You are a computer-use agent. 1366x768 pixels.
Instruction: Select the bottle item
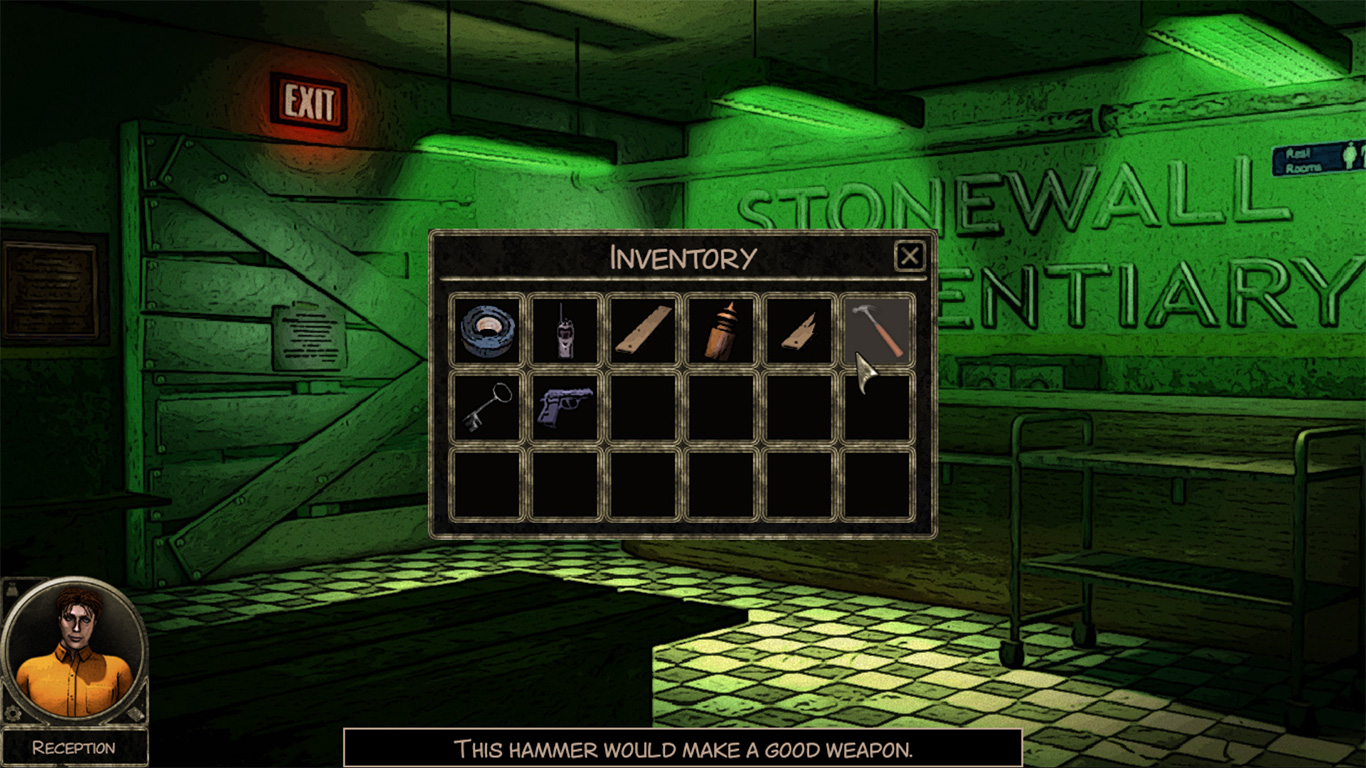point(720,330)
